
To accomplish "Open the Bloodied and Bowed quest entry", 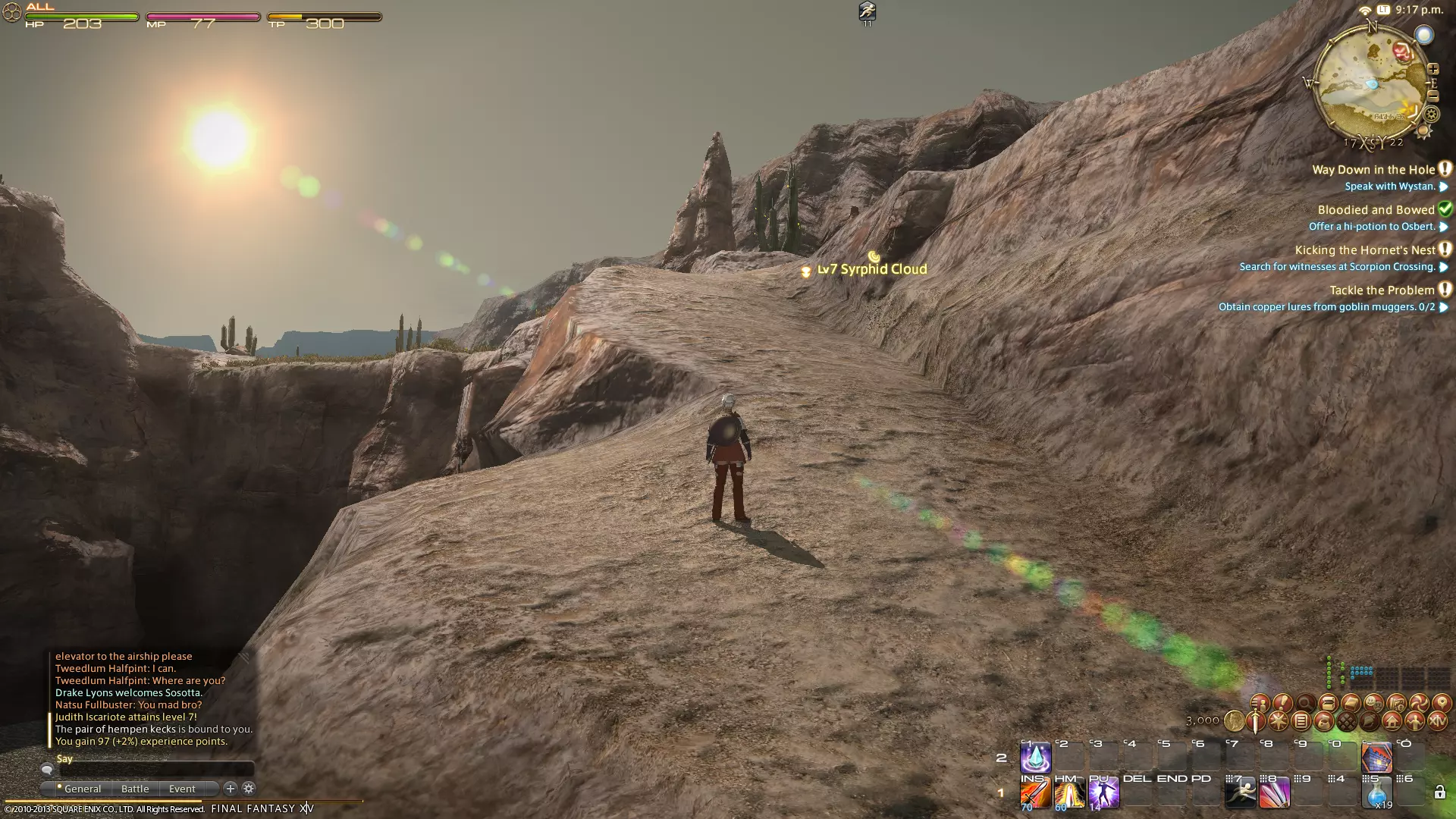I will tap(1376, 210).
